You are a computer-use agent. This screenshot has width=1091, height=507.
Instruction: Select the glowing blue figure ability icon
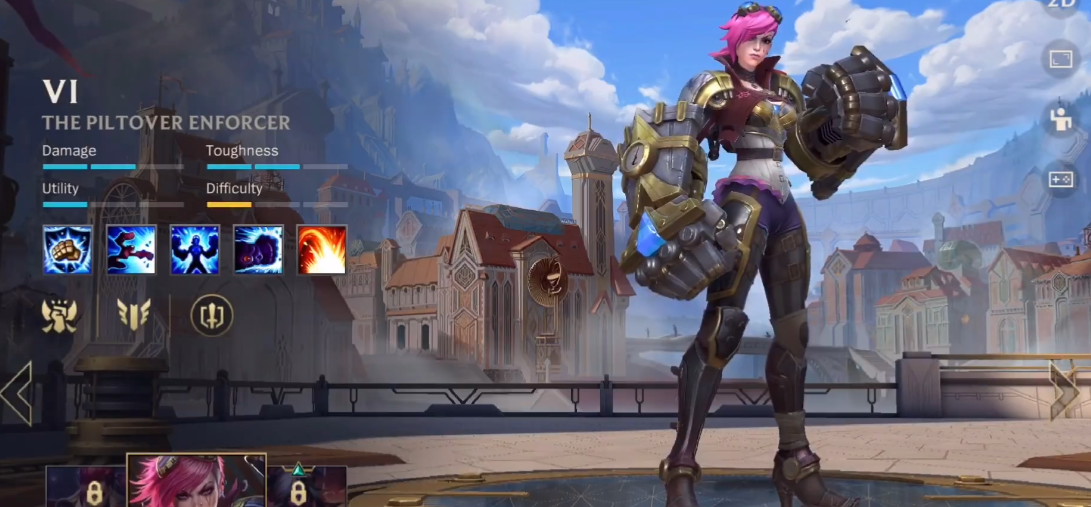pos(195,249)
